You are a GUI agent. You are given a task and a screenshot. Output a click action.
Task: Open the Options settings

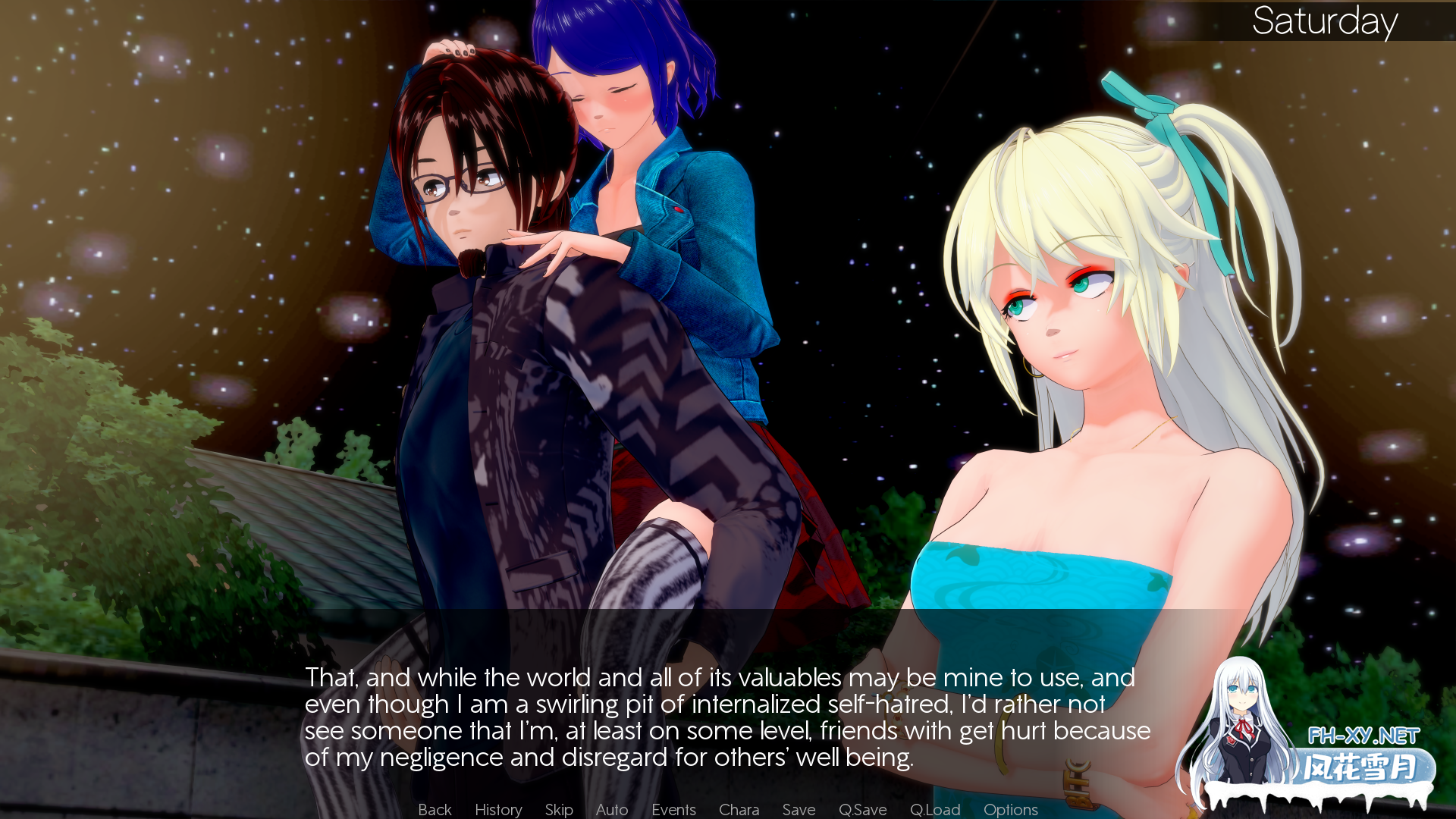coord(1010,809)
